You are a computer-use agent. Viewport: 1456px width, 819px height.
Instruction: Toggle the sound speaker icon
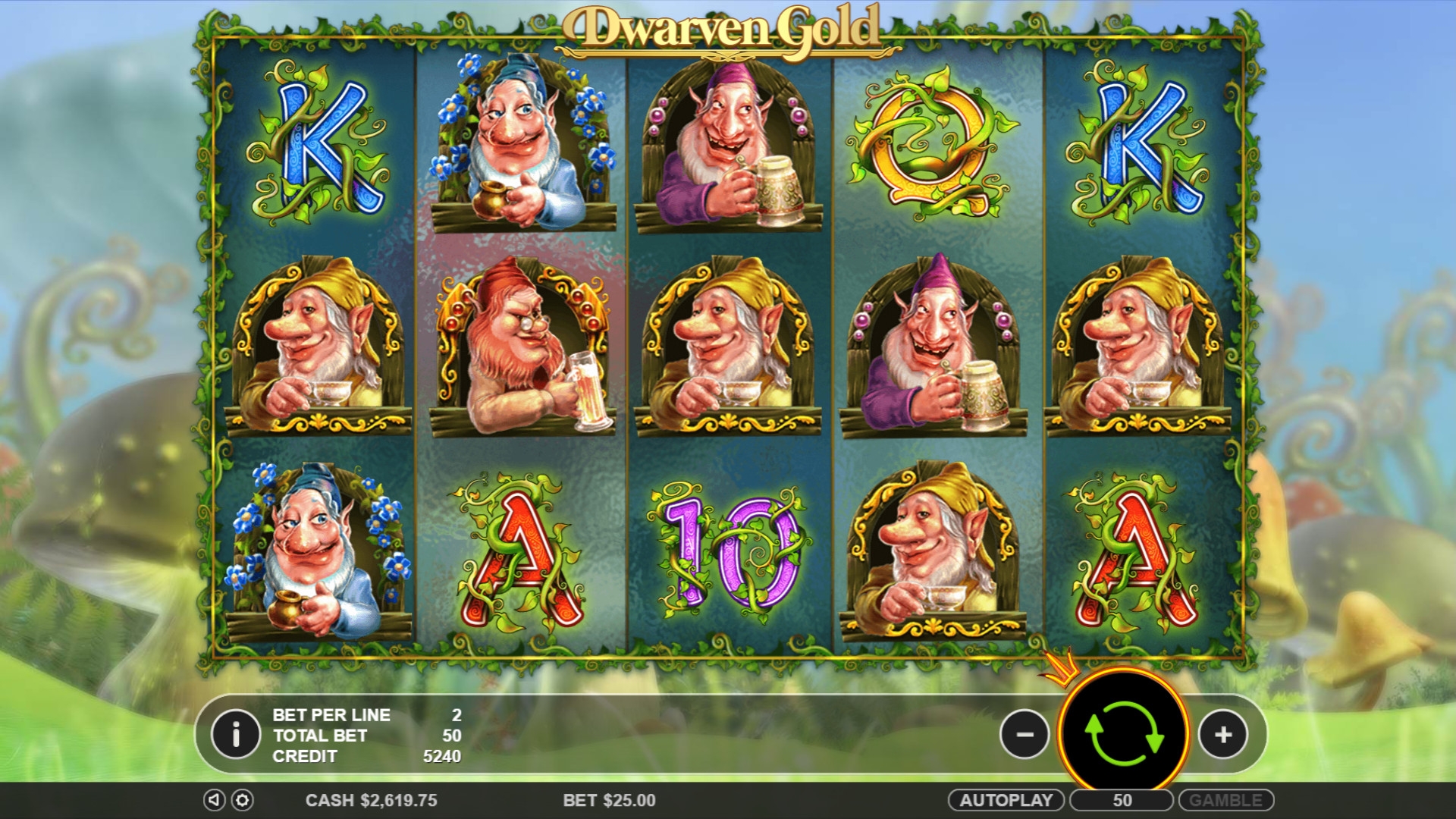[214, 800]
